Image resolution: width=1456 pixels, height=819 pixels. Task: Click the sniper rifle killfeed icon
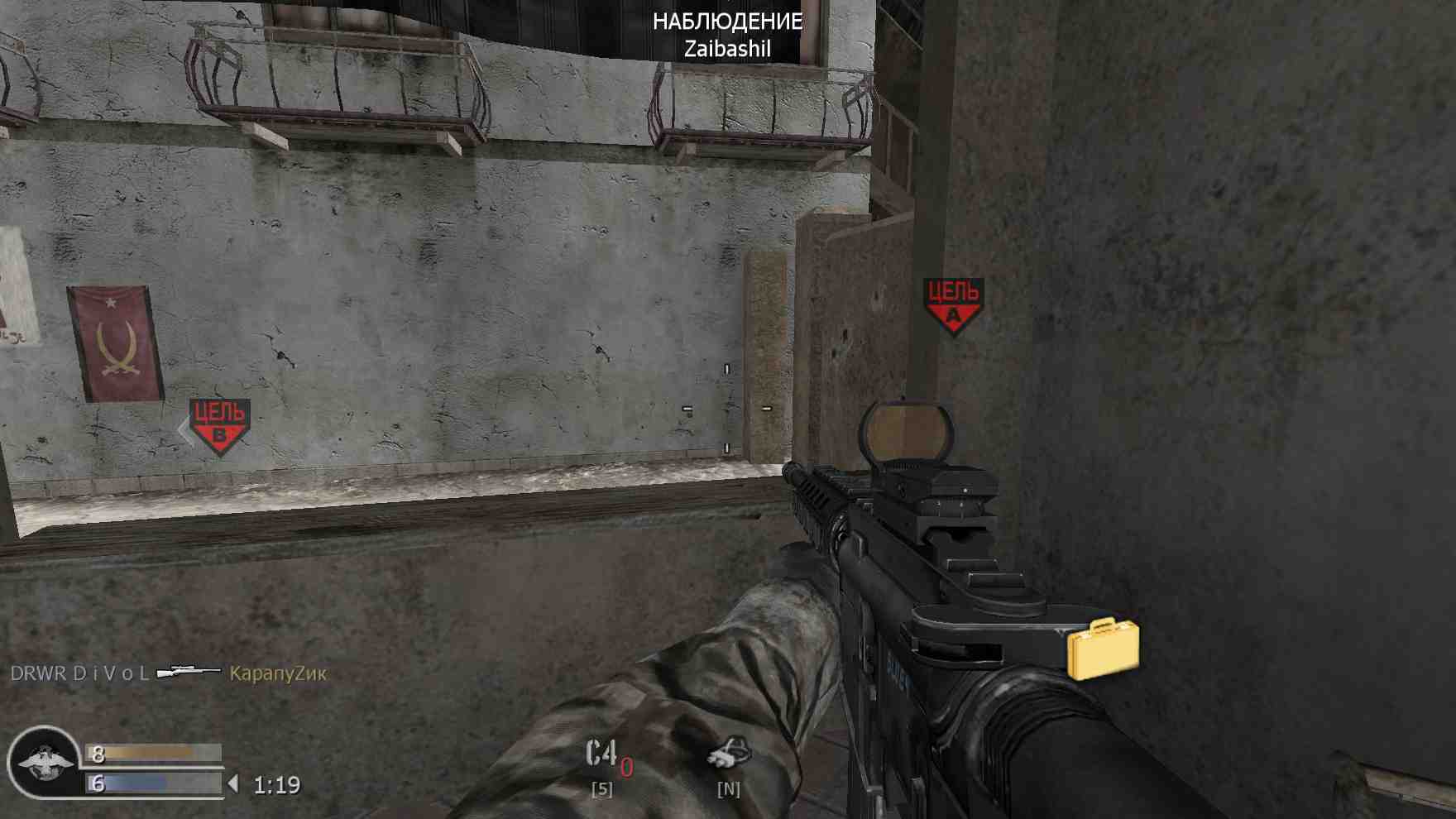(x=189, y=672)
